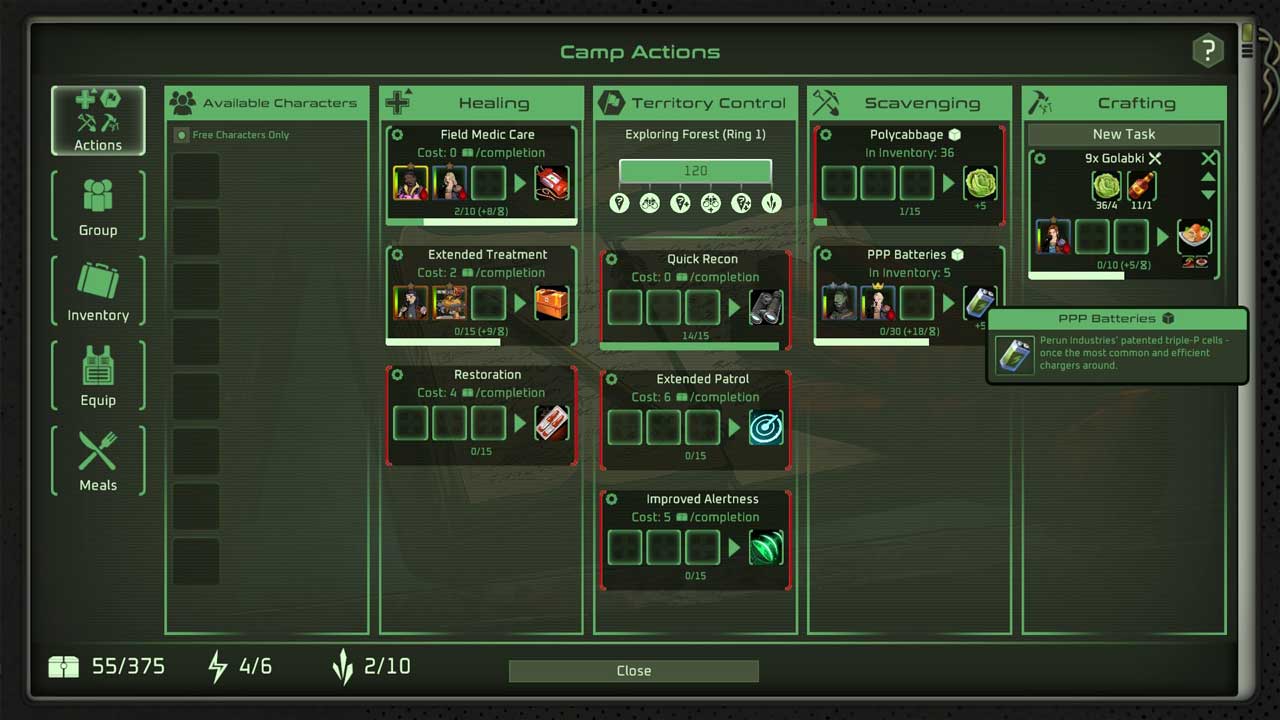The image size is (1280, 720).
Task: Open the Inventory tab
Action: (98, 290)
